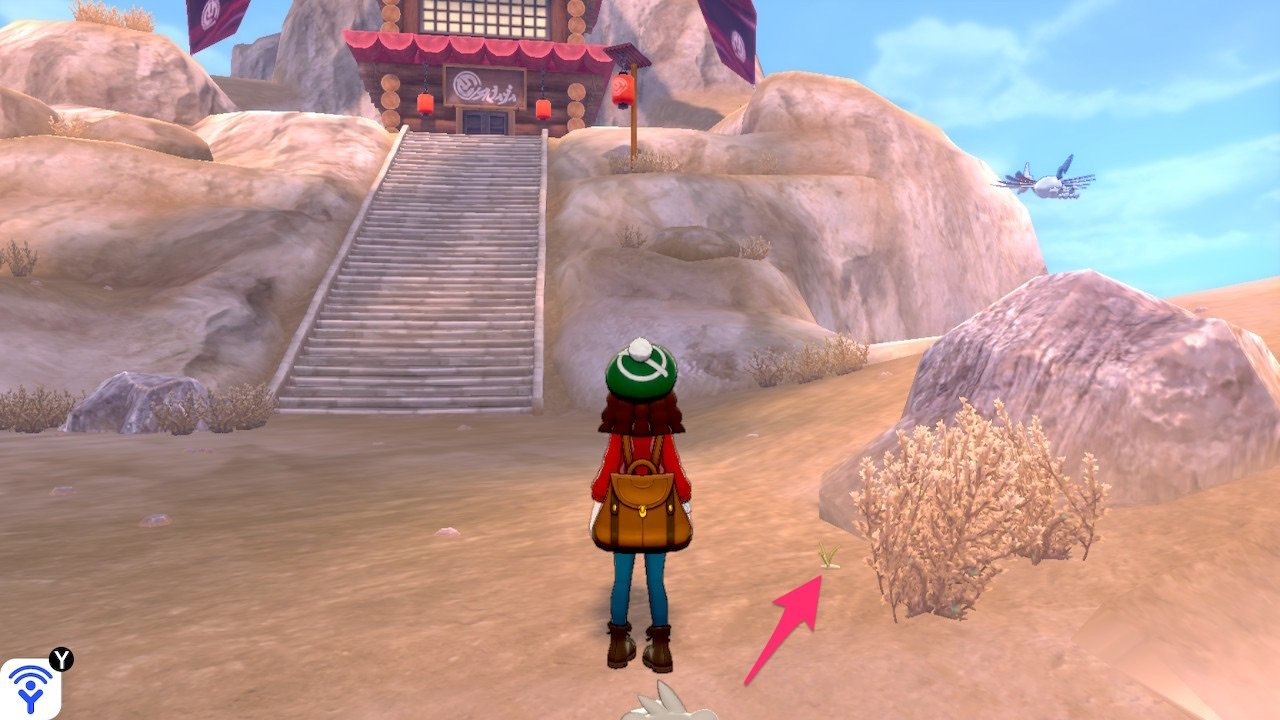Open the Y-Comm wireless connection icon

coord(30,687)
